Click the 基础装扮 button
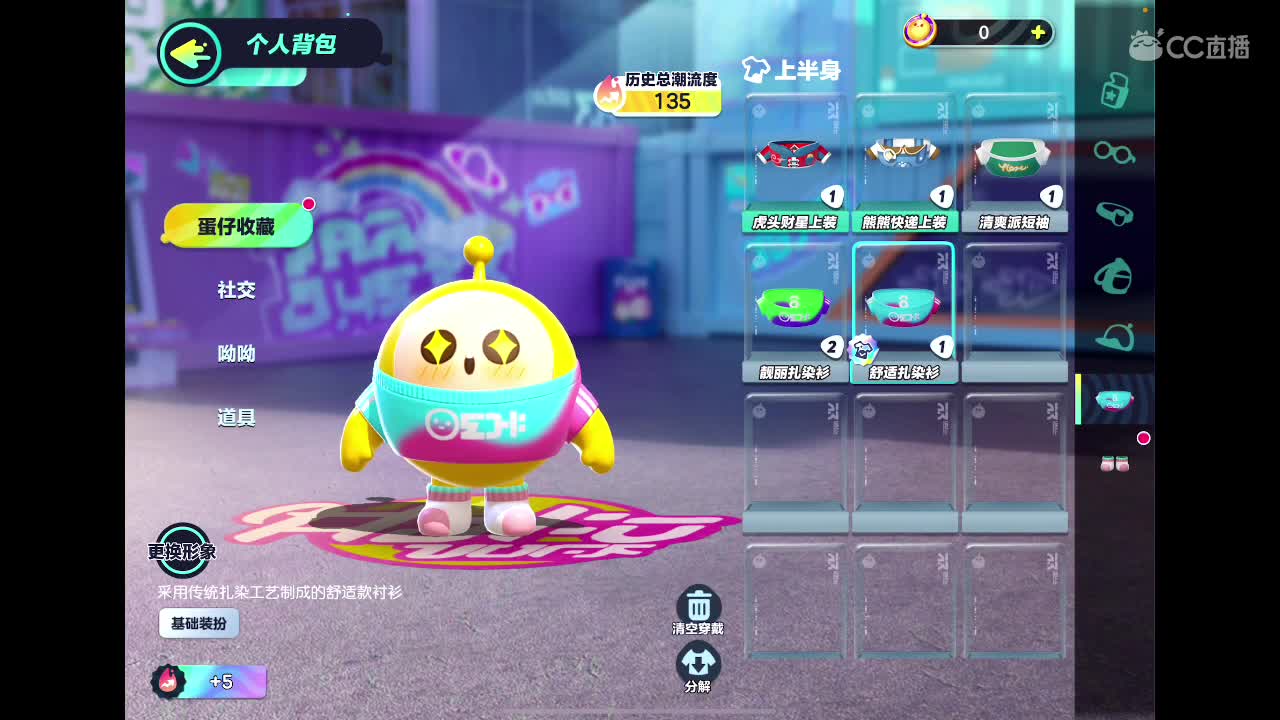1280x720 pixels. 198,623
